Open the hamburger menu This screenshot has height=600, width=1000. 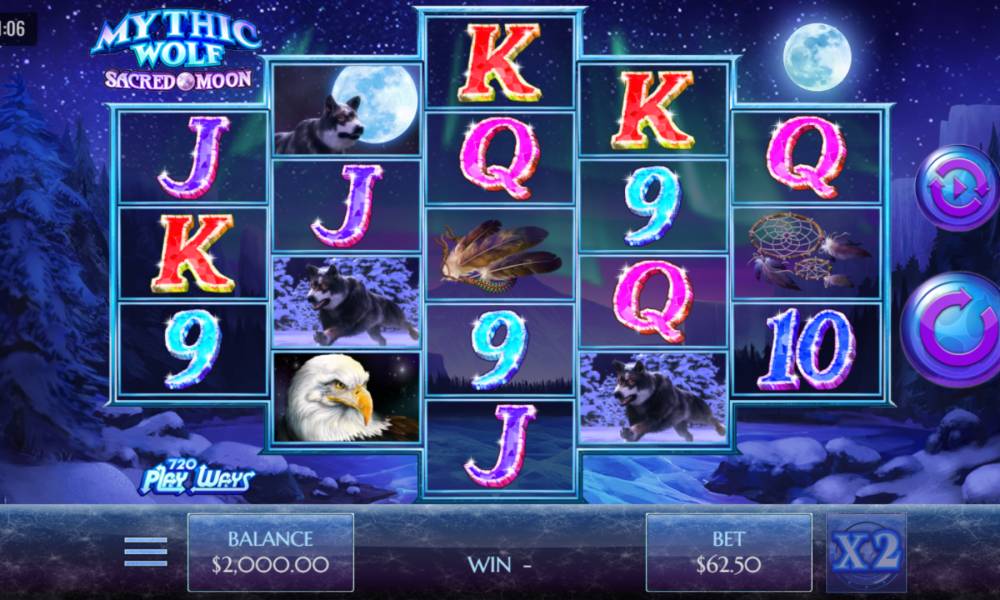click(x=146, y=552)
